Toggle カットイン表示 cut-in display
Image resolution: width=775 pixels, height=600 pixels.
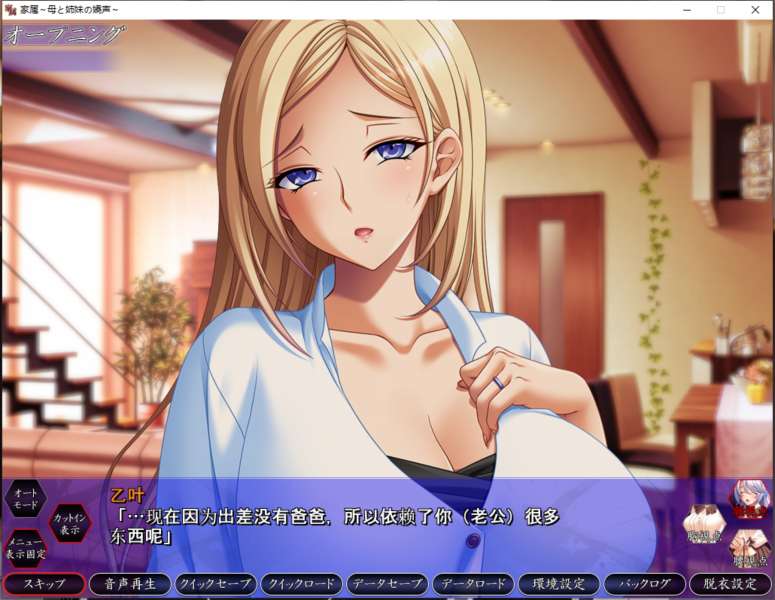[x=70, y=522]
